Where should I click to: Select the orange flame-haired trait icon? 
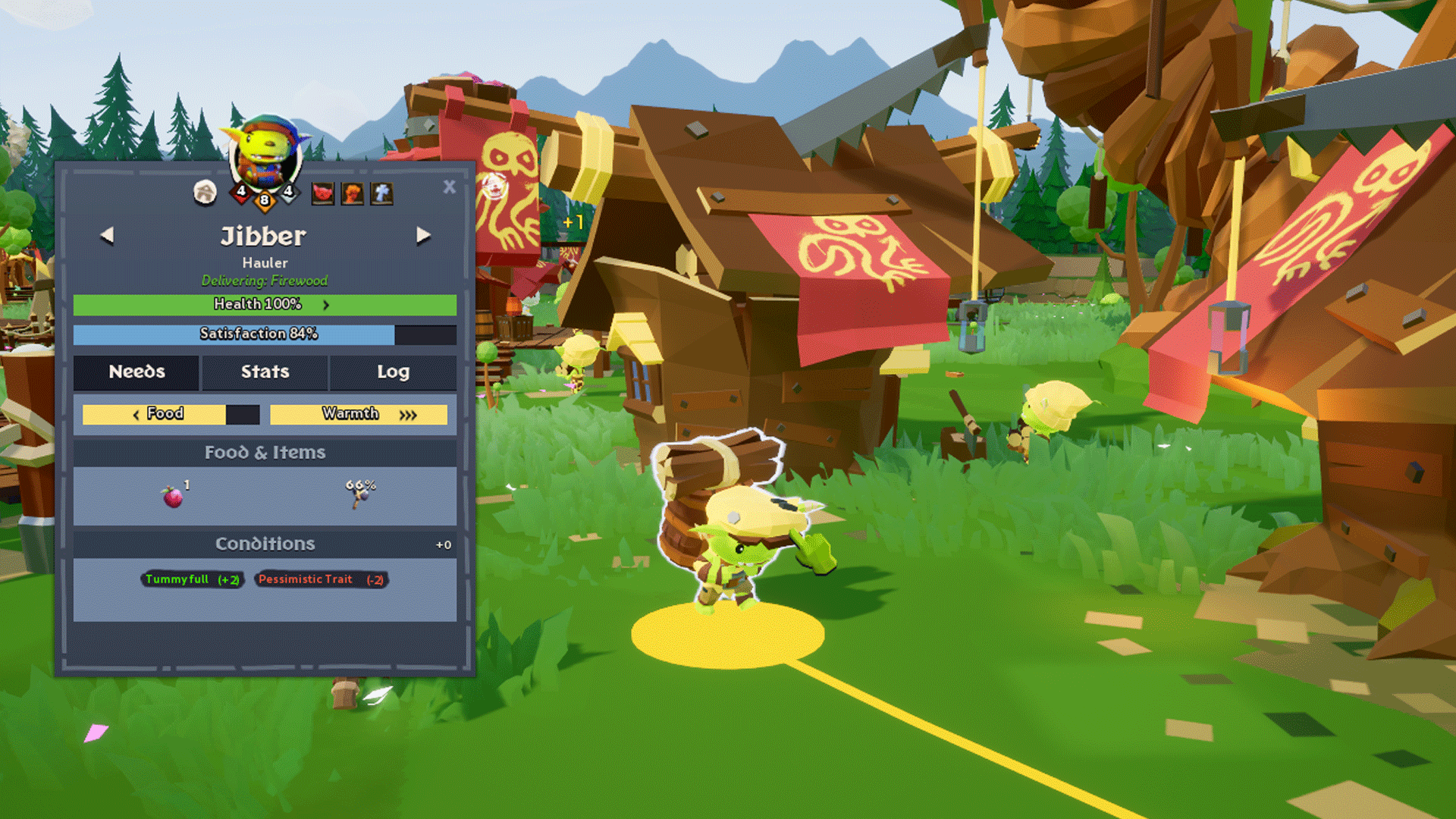tap(352, 193)
